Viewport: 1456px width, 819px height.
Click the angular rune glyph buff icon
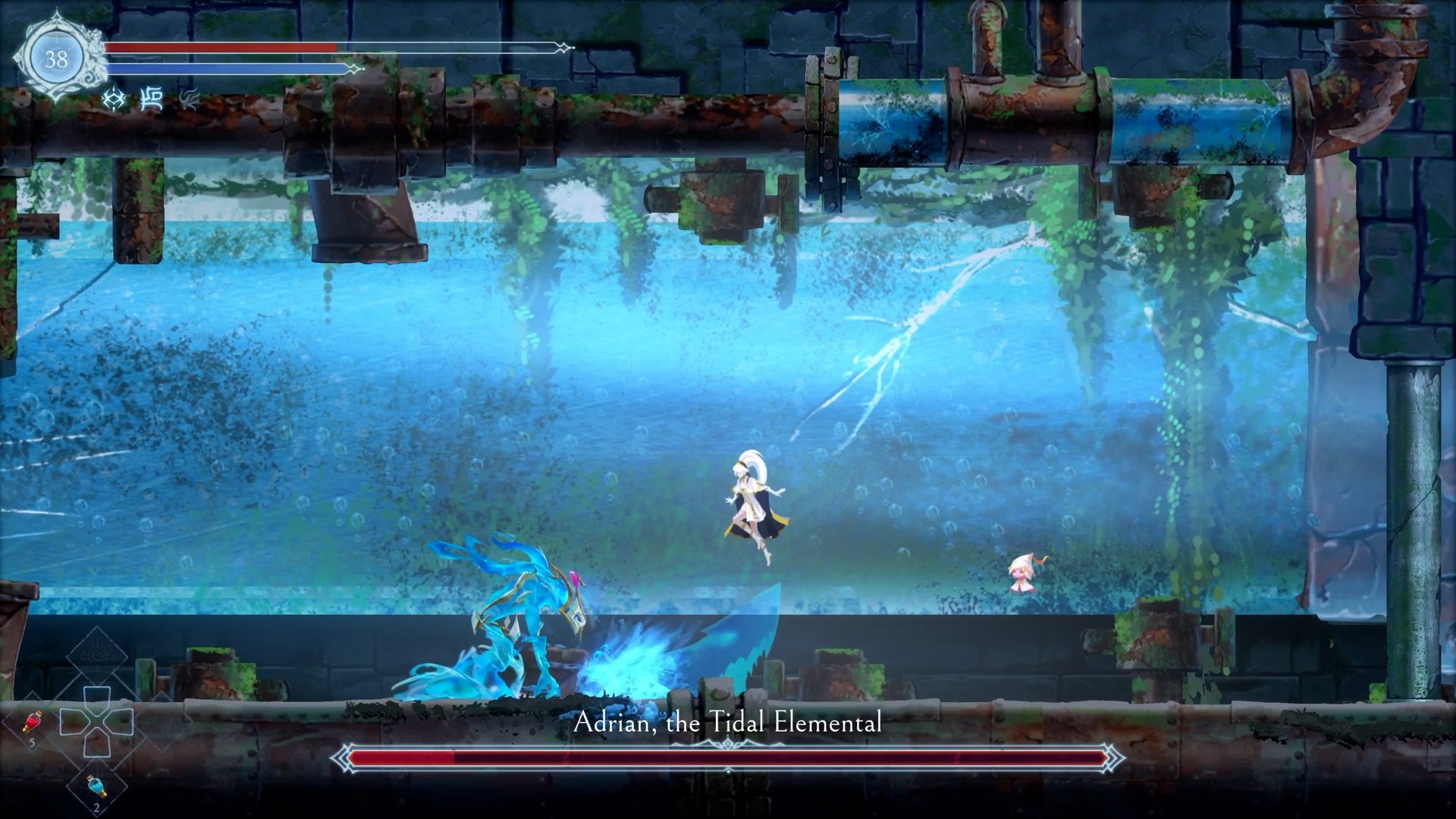point(152,99)
